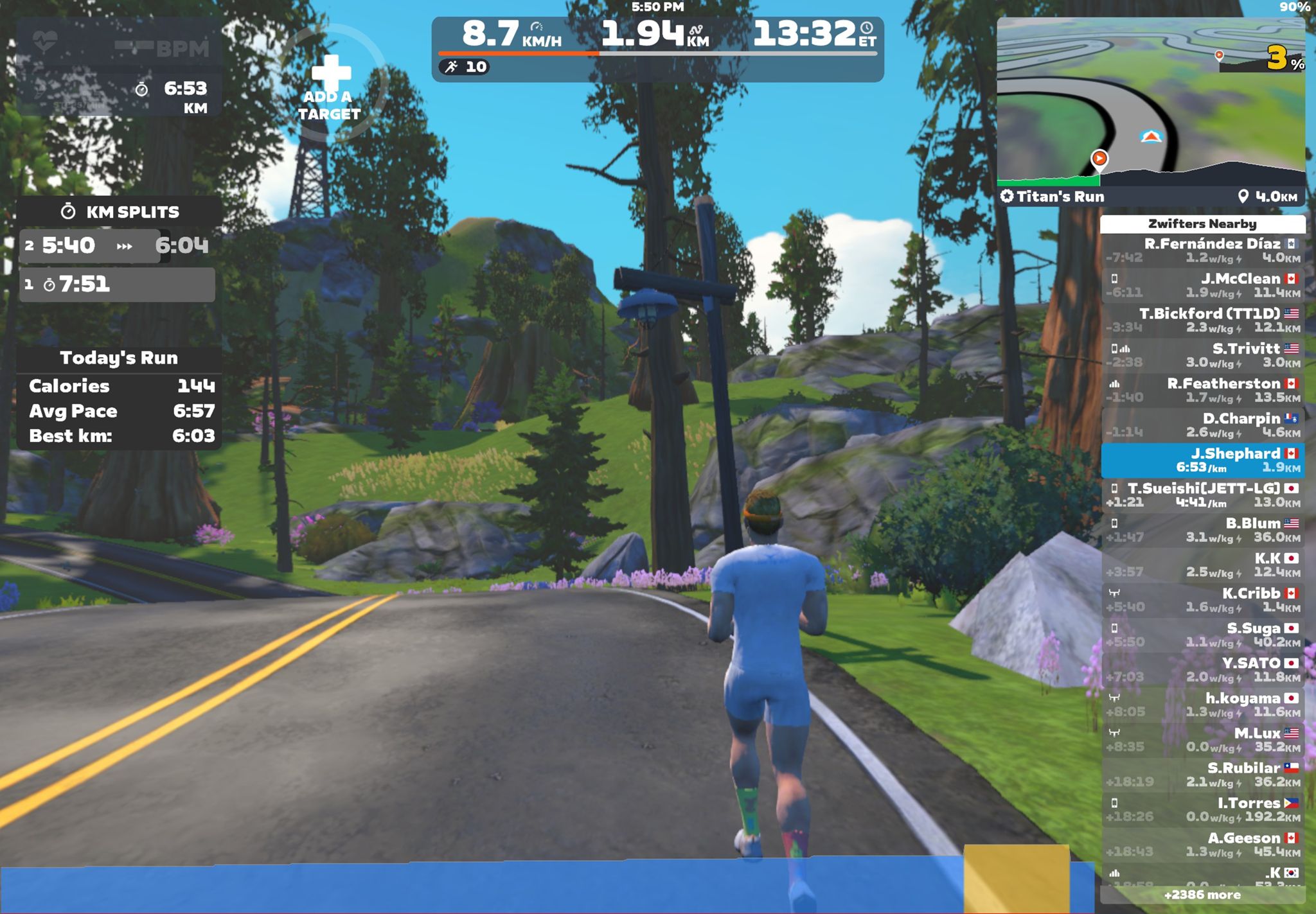
Task: Select B.Blum's nearby entry
Action: coord(1202,530)
